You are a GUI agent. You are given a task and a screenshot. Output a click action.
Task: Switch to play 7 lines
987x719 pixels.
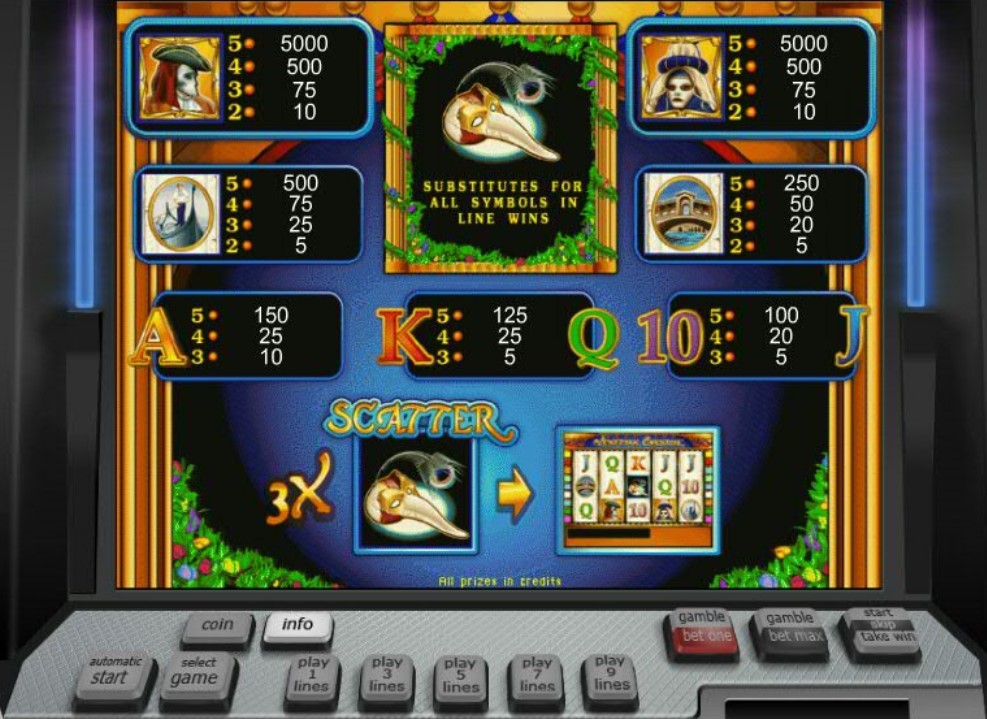536,677
